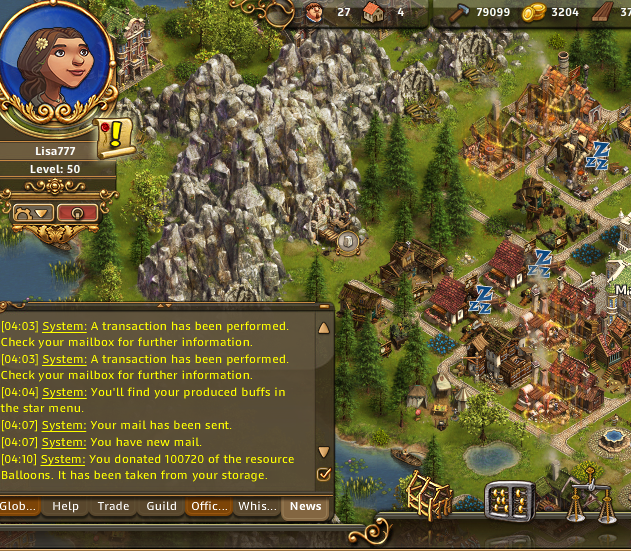Switch to the Global chat tab

point(17,506)
